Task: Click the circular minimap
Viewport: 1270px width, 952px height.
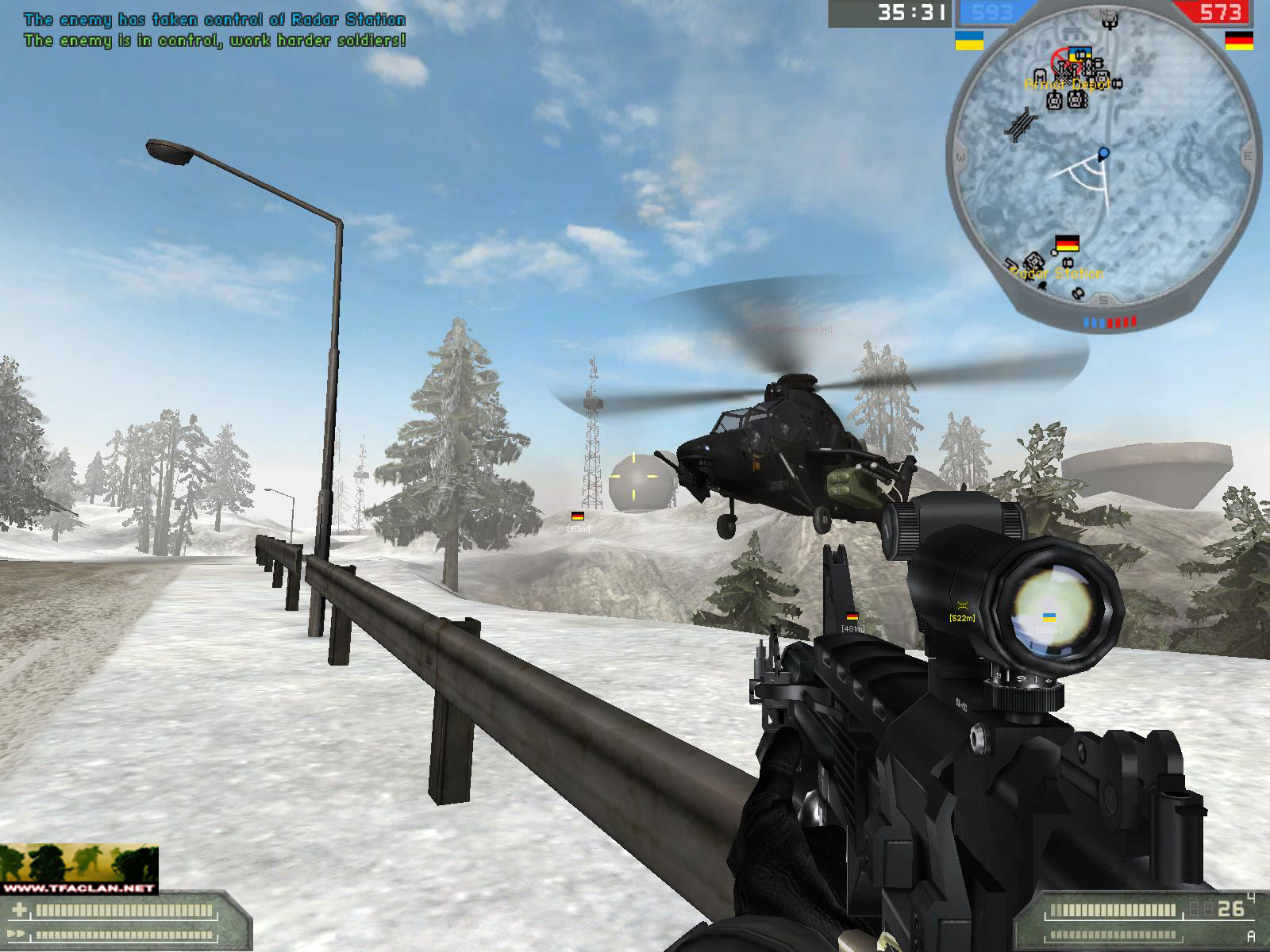Action: coord(1104,163)
